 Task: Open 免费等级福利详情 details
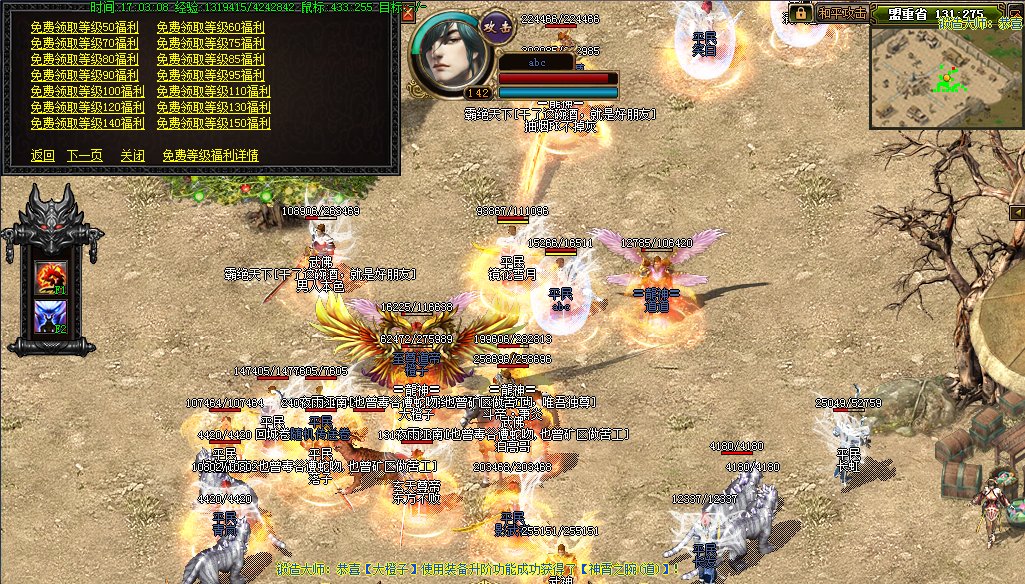point(210,155)
